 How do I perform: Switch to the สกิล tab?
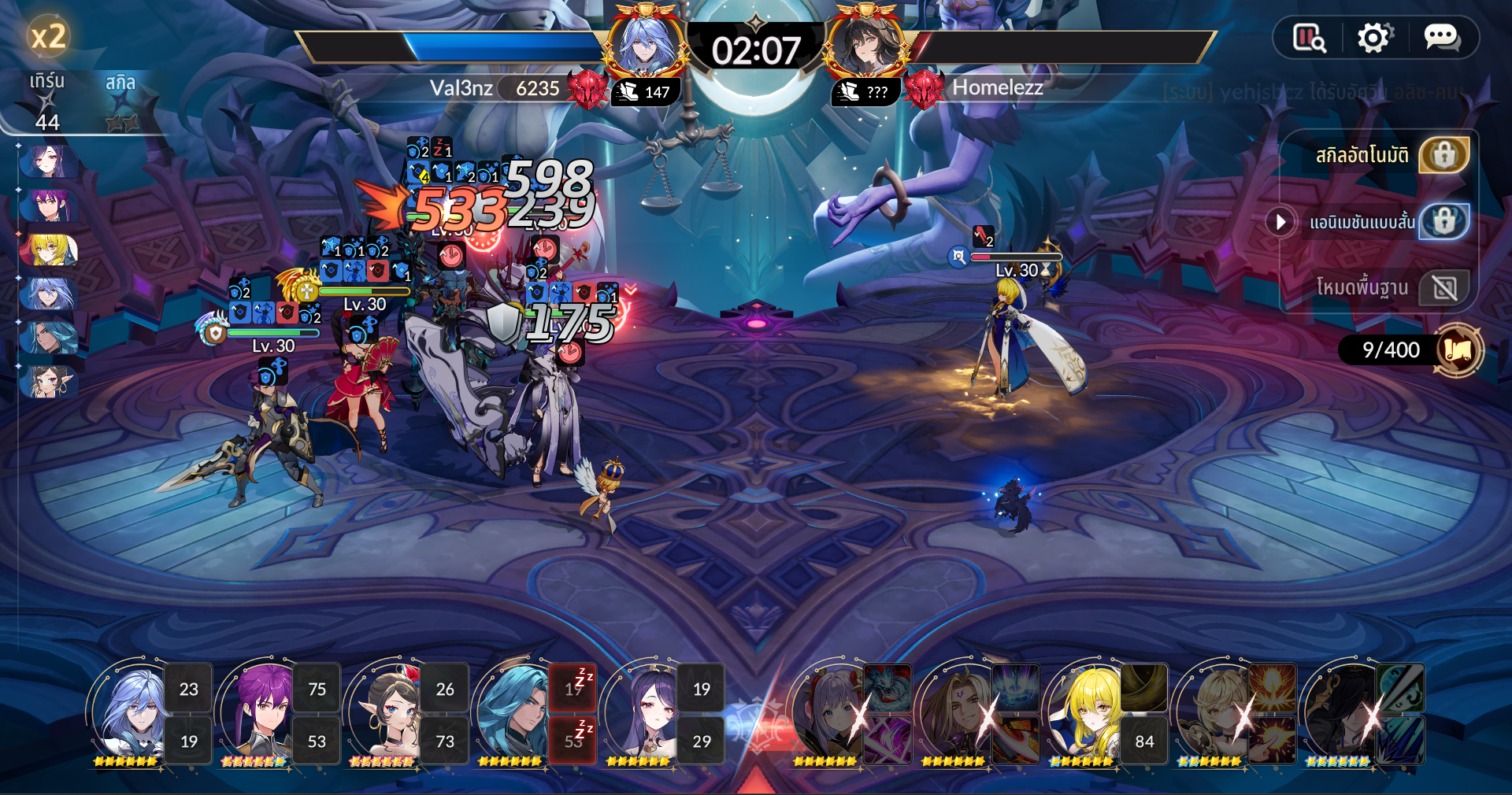120,83
